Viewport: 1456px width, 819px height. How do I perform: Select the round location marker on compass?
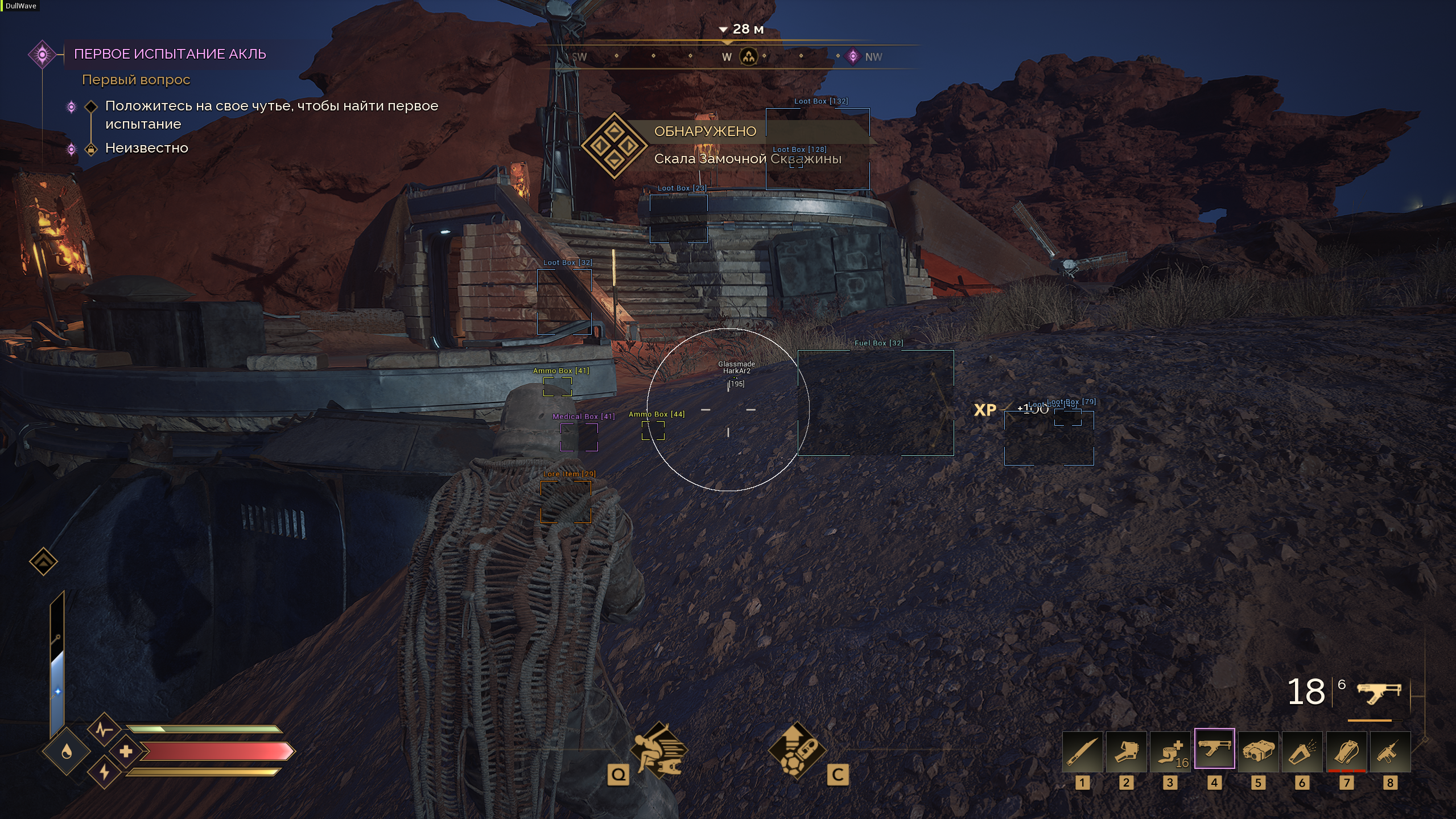coord(749,56)
